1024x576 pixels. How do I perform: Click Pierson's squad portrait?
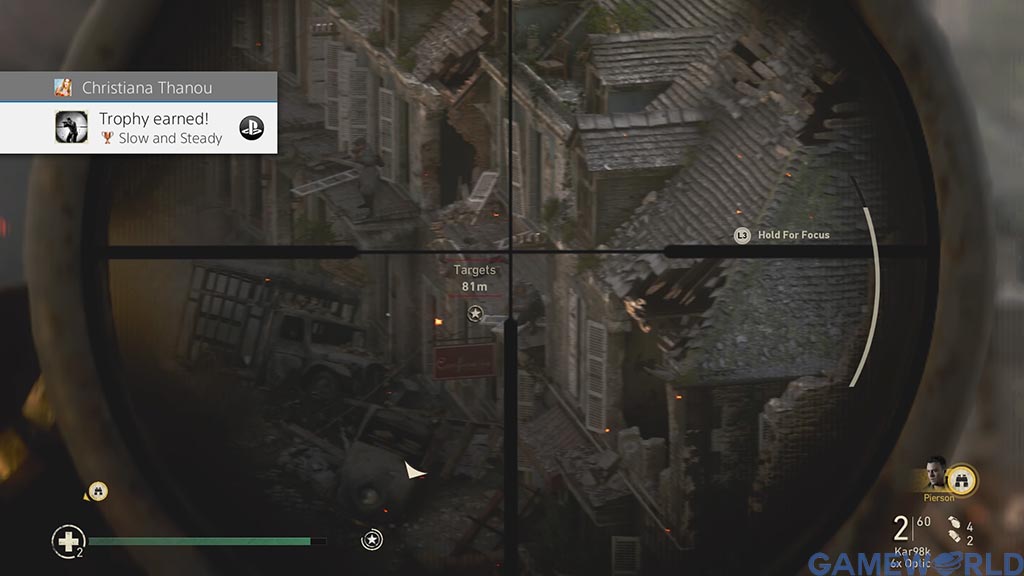[936, 473]
